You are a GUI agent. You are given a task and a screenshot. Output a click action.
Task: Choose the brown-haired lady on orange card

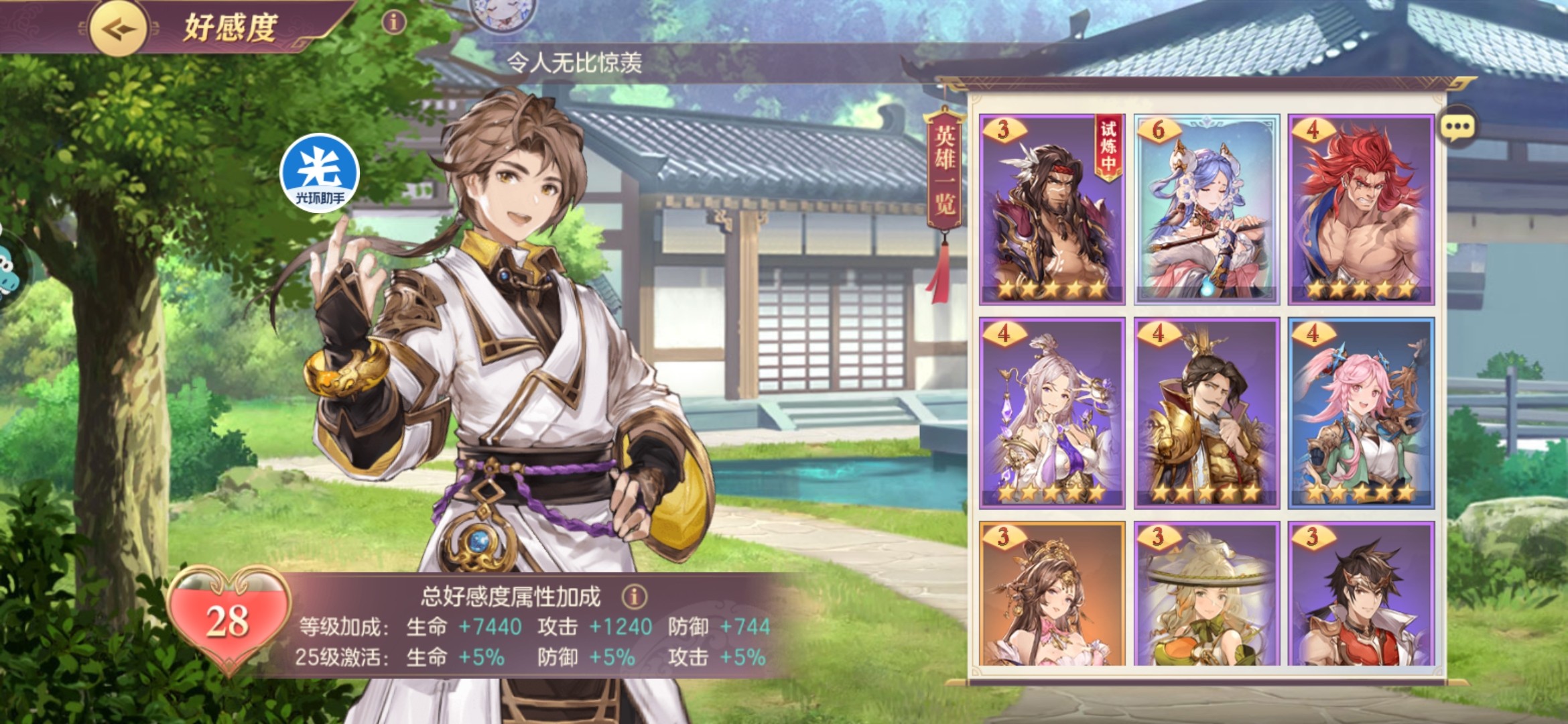click(x=1051, y=594)
